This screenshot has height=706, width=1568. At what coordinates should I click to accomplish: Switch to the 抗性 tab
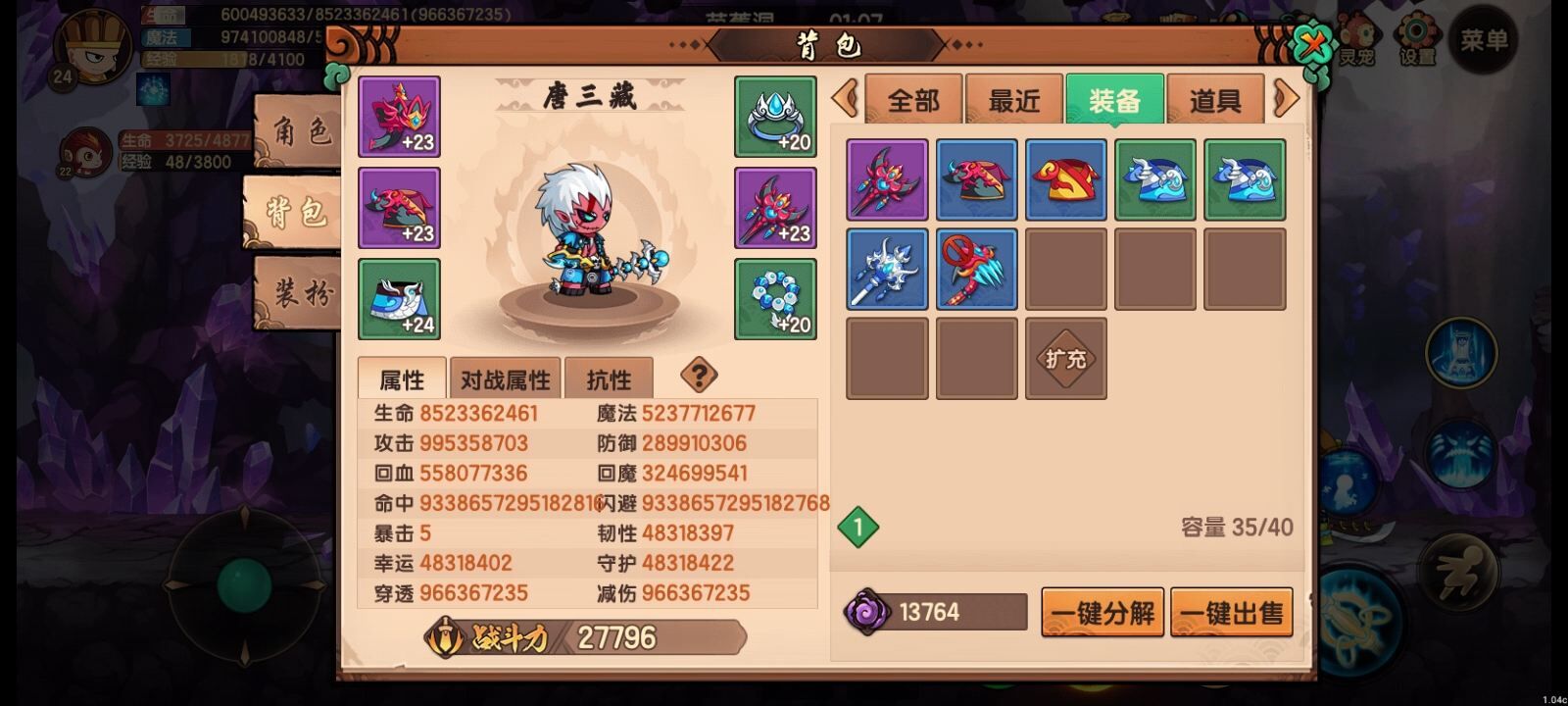609,379
